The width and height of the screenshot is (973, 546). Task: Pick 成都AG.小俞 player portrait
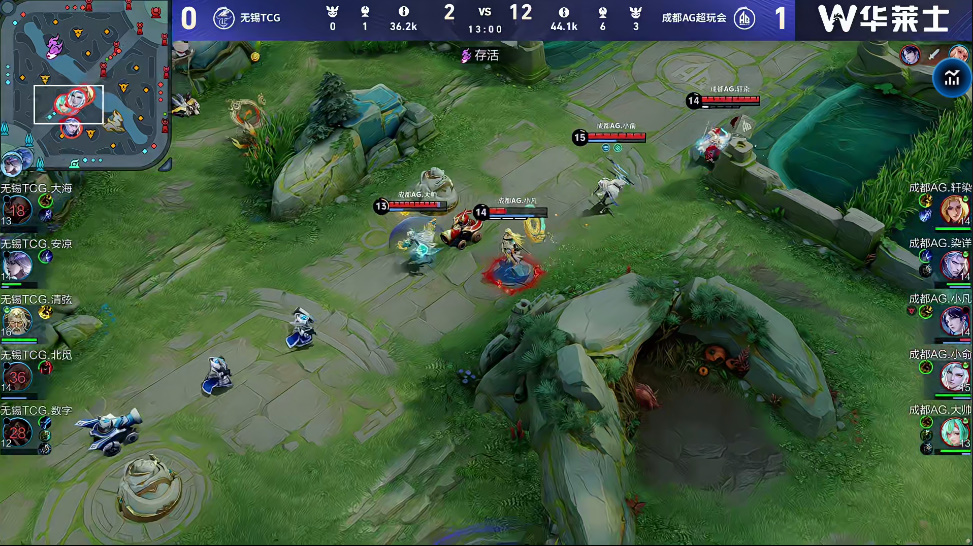955,376
